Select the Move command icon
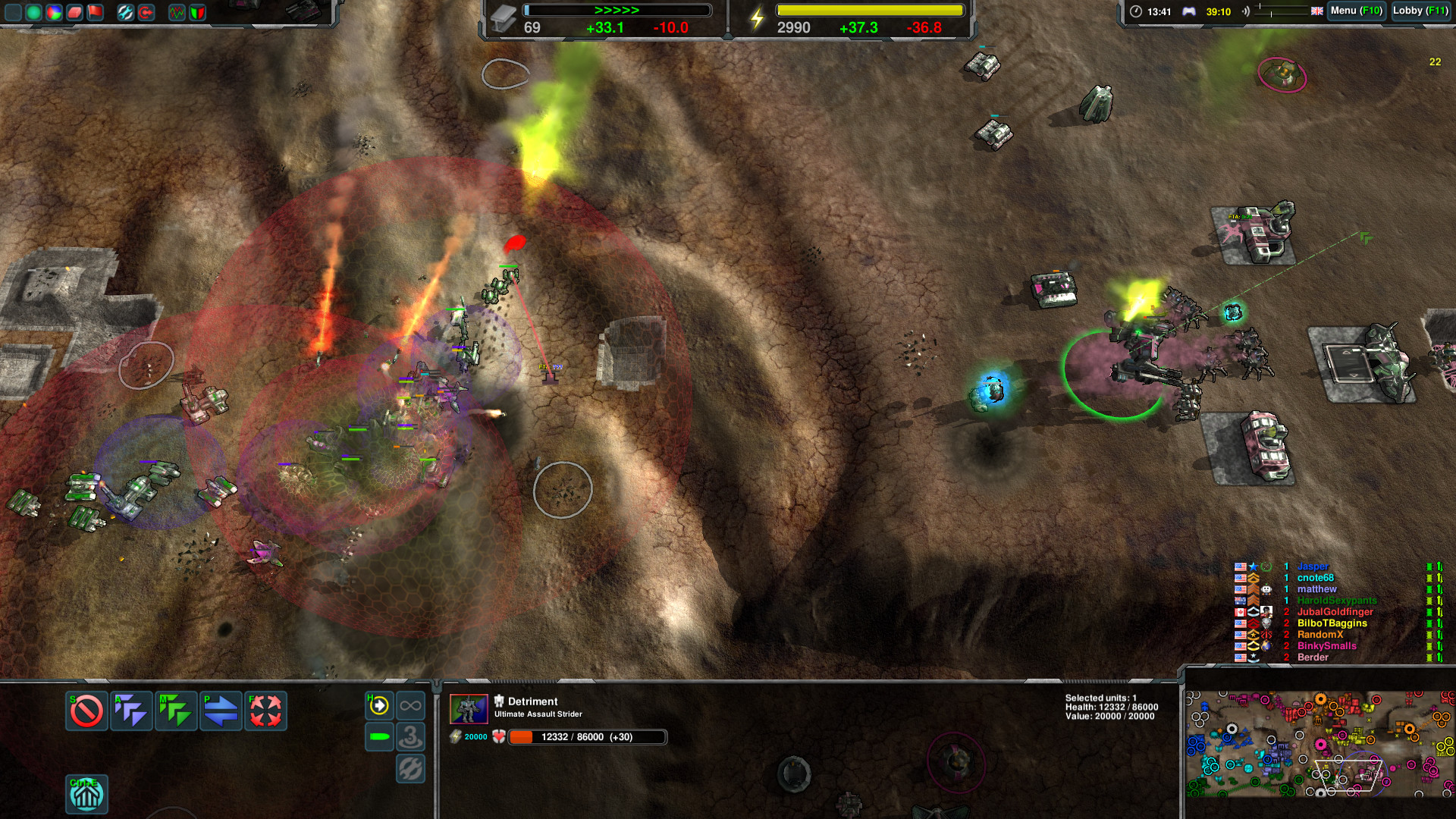 coord(176,711)
